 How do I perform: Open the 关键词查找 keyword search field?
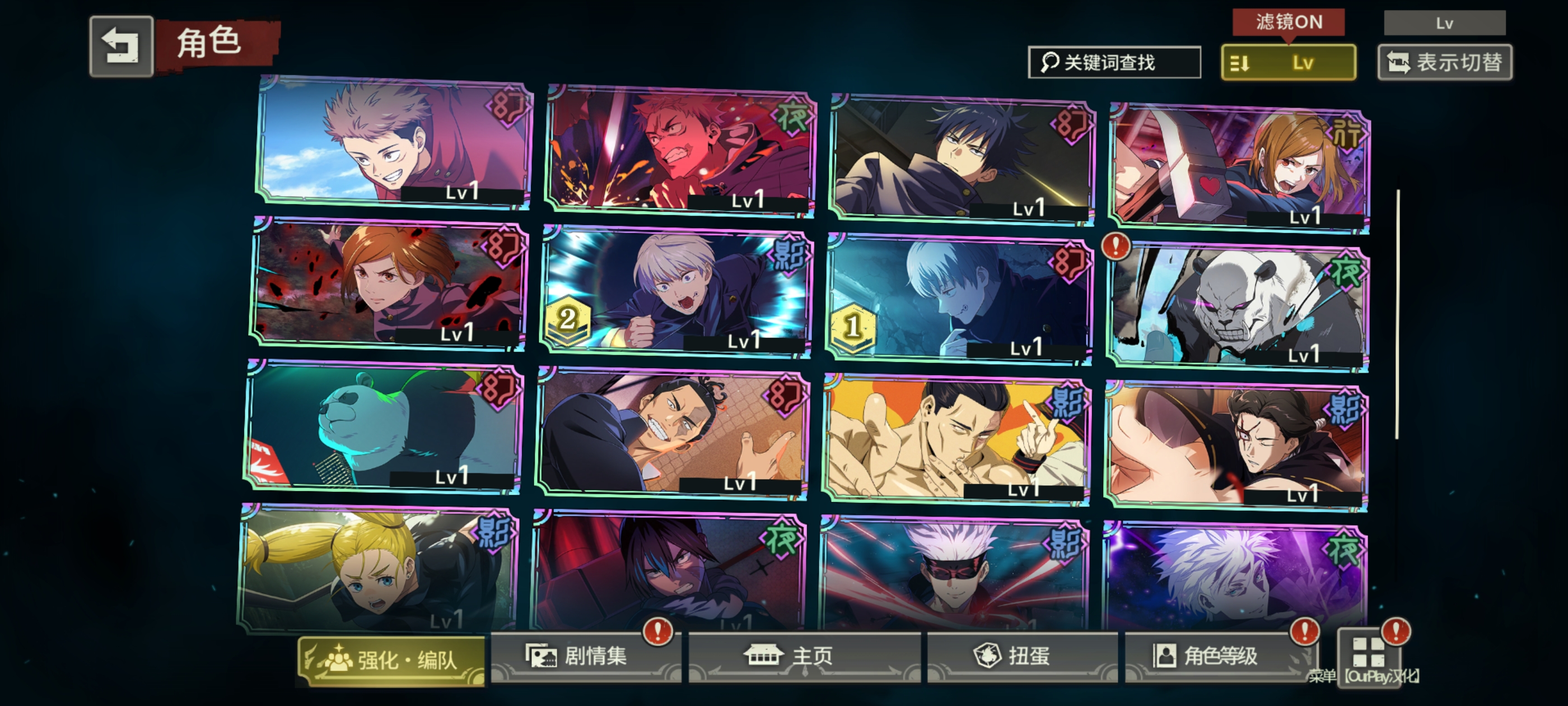[x=1113, y=62]
